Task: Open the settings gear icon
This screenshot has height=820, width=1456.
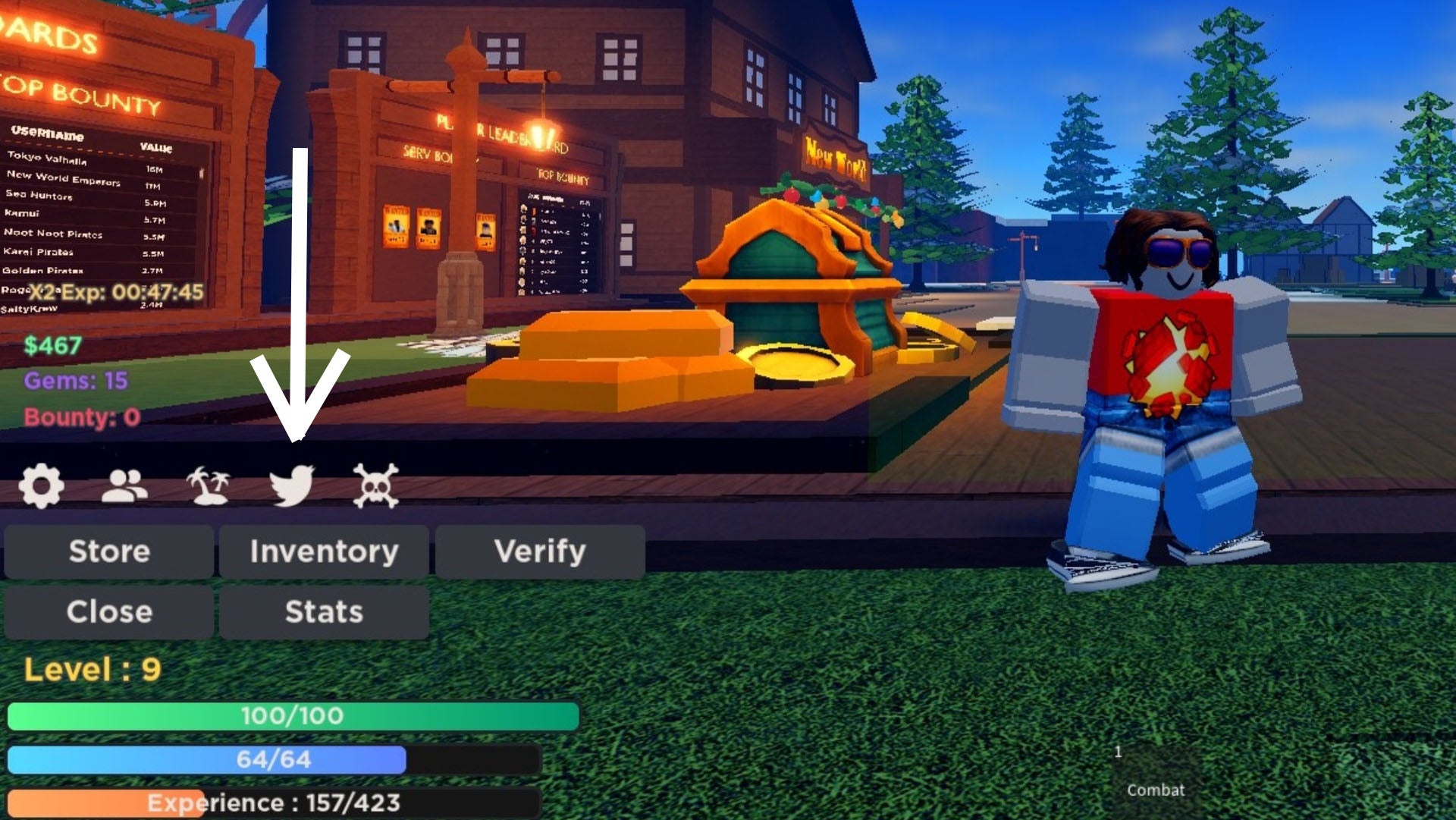Action: coord(42,486)
